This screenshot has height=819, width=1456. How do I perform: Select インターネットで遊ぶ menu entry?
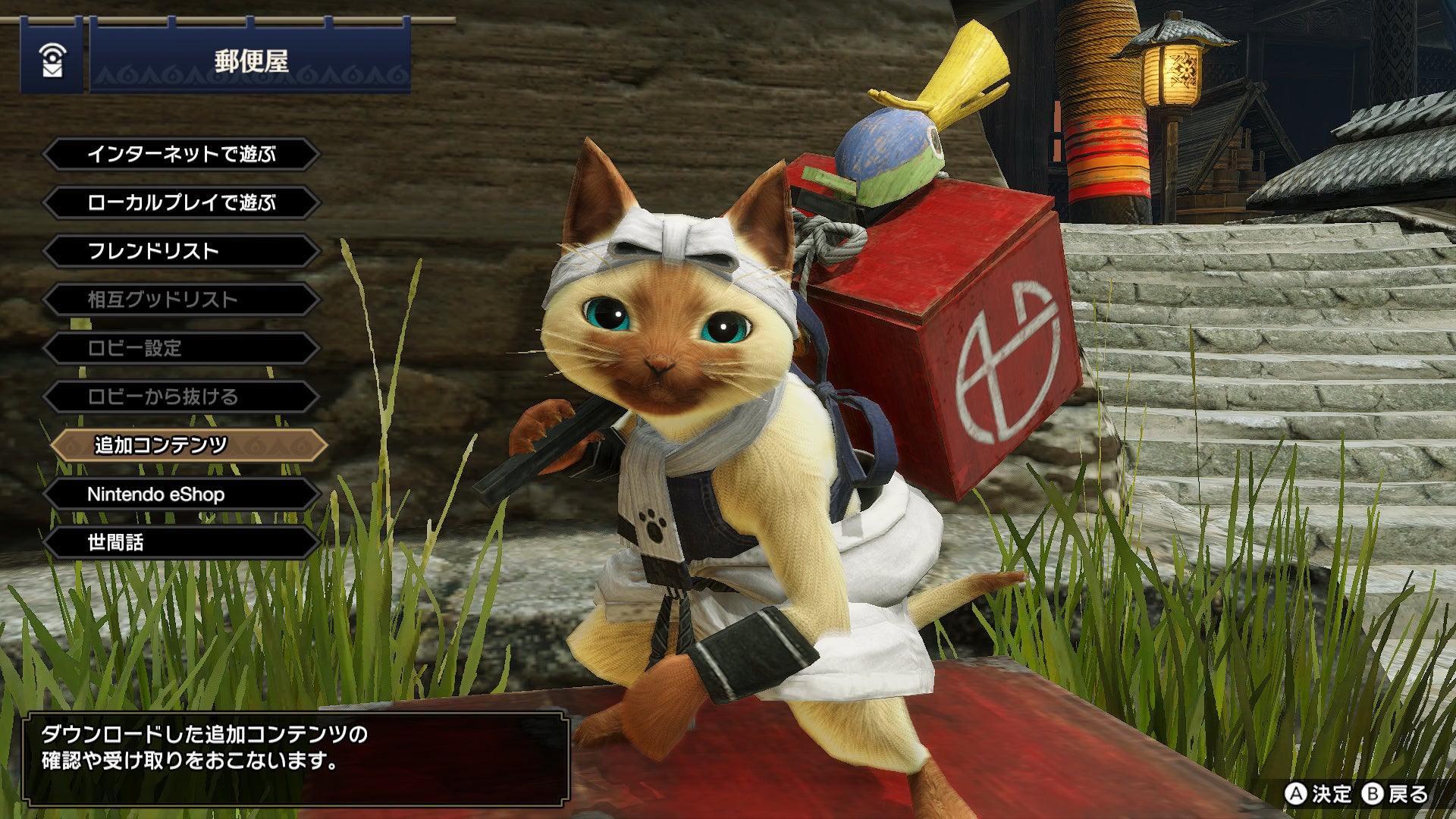click(x=181, y=155)
